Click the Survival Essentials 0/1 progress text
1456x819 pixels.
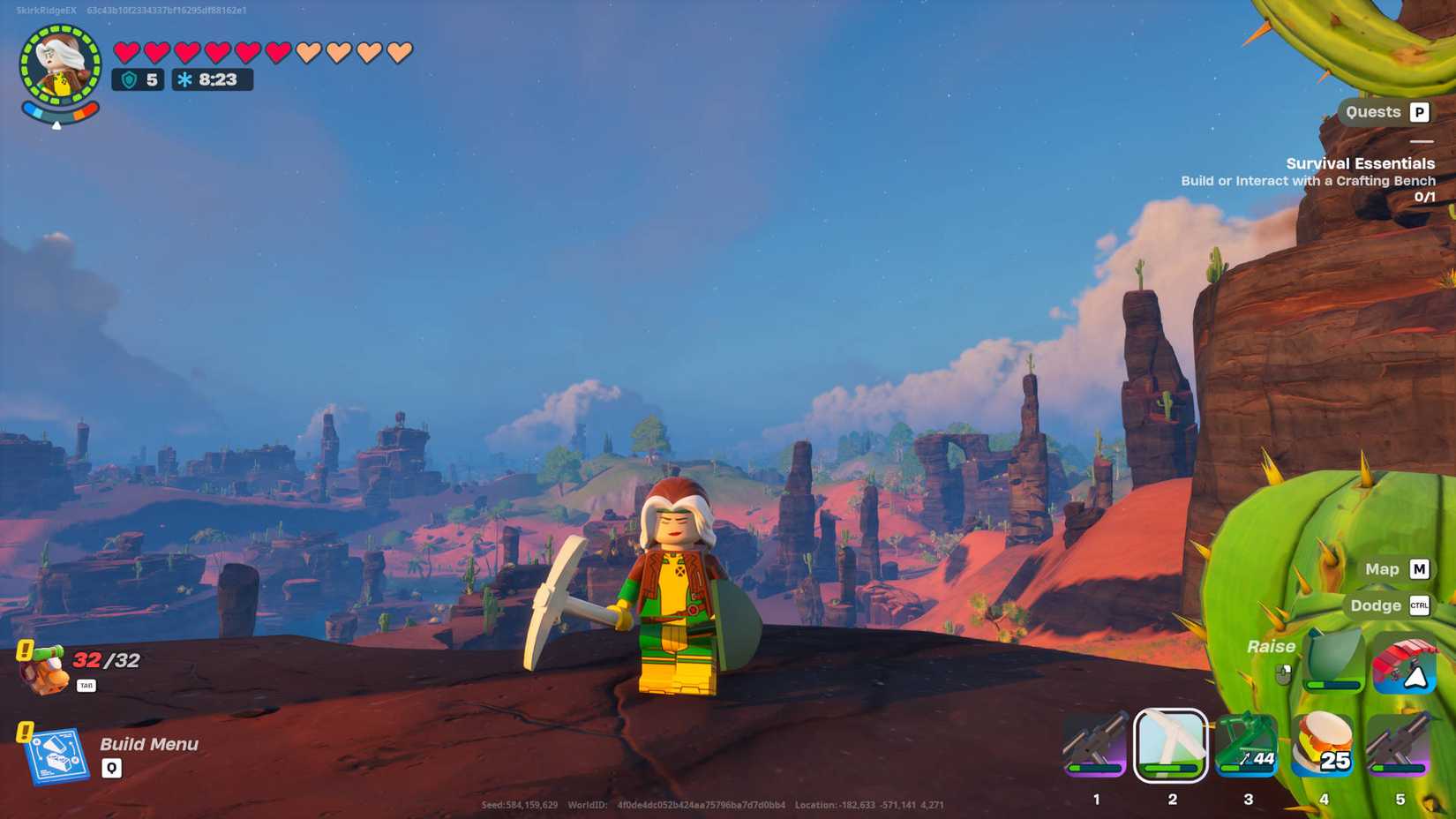pos(1424,196)
